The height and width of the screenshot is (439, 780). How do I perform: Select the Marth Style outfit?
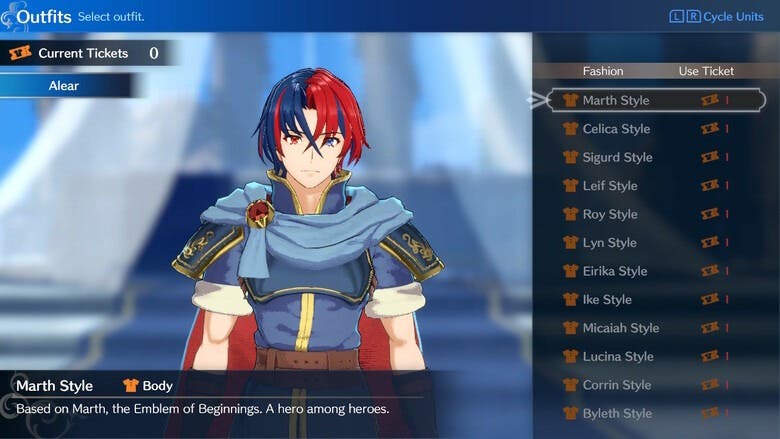(616, 100)
